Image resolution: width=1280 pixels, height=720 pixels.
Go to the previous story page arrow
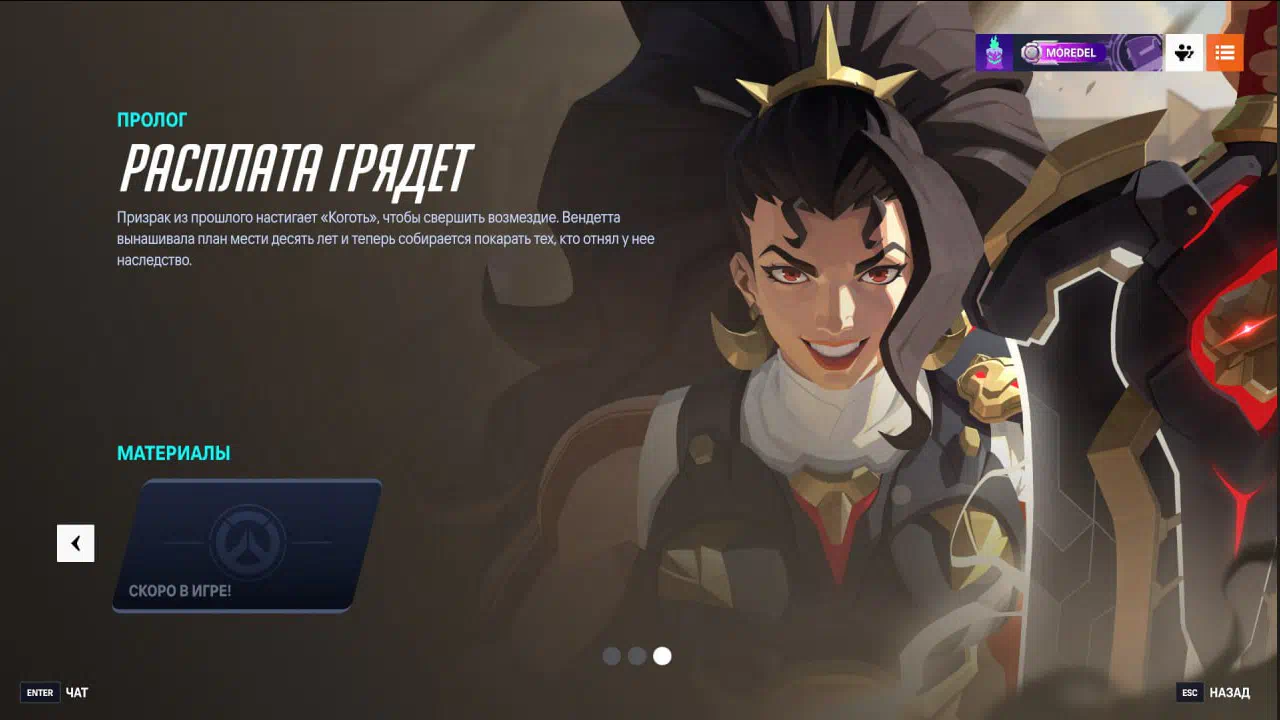75,543
